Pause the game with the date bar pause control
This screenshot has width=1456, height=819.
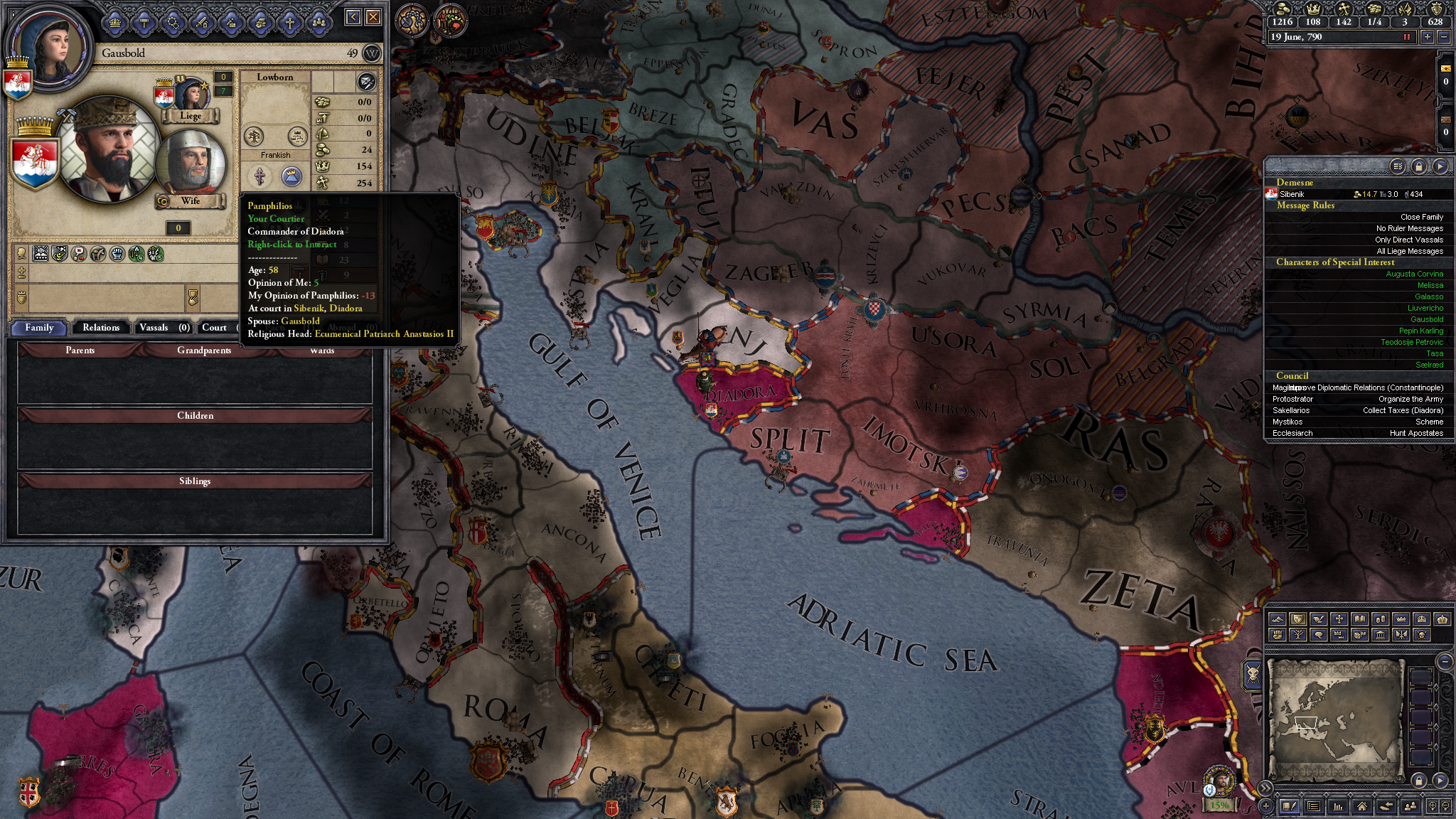coord(1404,38)
